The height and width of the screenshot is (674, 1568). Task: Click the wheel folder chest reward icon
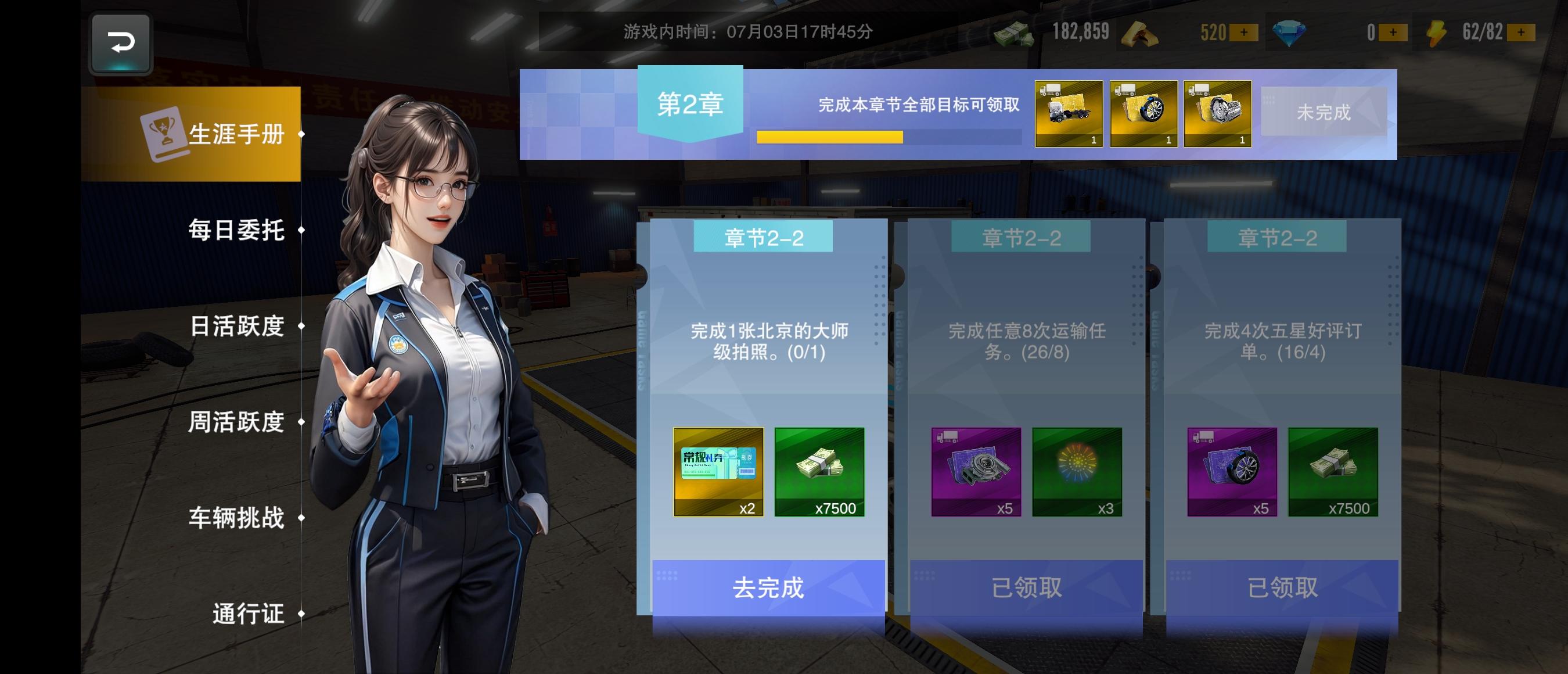coord(1143,113)
